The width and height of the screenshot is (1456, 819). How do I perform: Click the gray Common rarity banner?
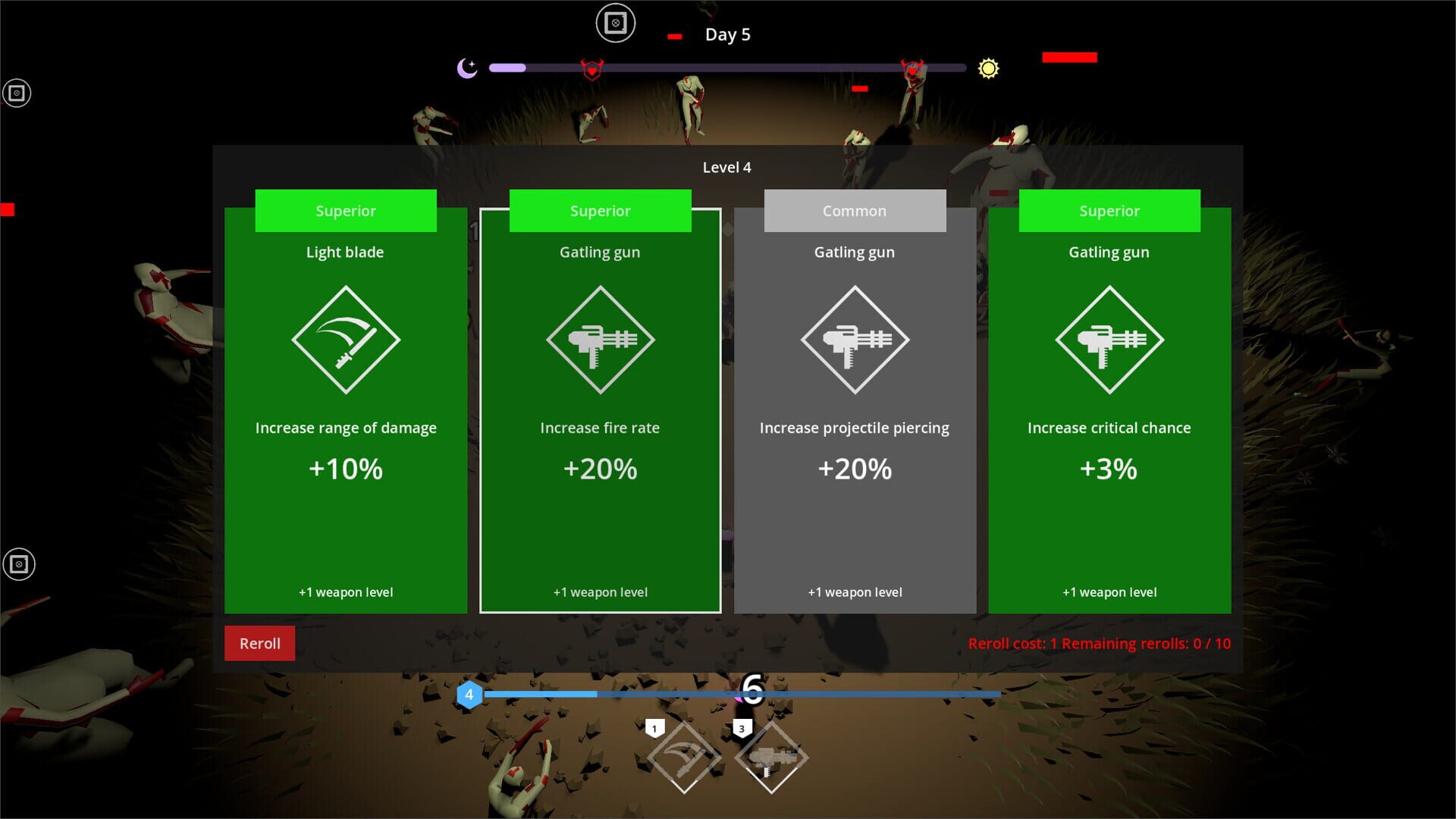855,210
